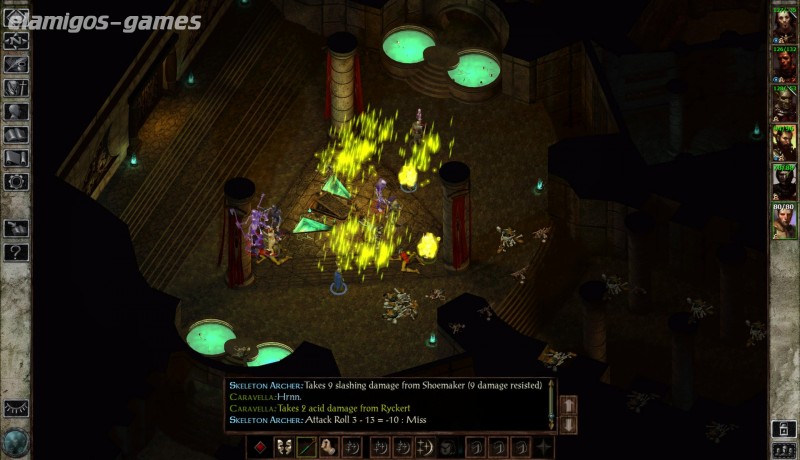Use the fist icon action slot
The height and width of the screenshot is (460, 800).
pos(328,446)
